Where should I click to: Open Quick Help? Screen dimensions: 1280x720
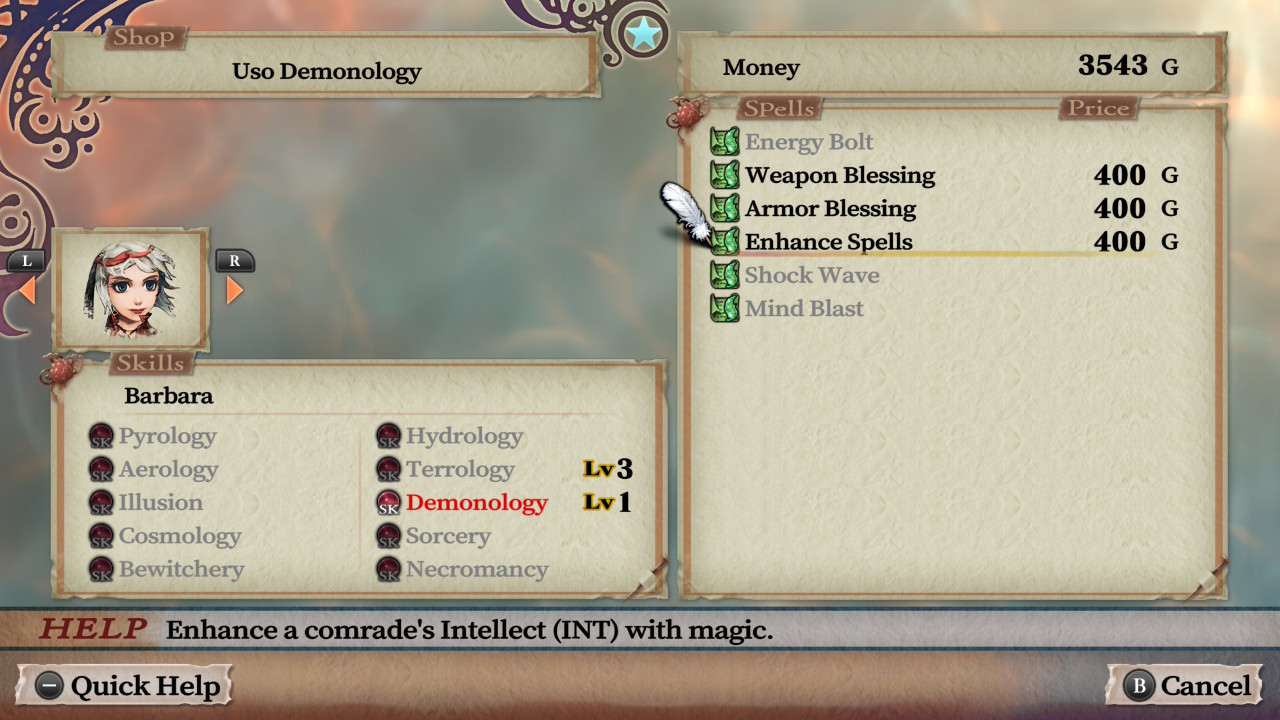pyautogui.click(x=125, y=686)
